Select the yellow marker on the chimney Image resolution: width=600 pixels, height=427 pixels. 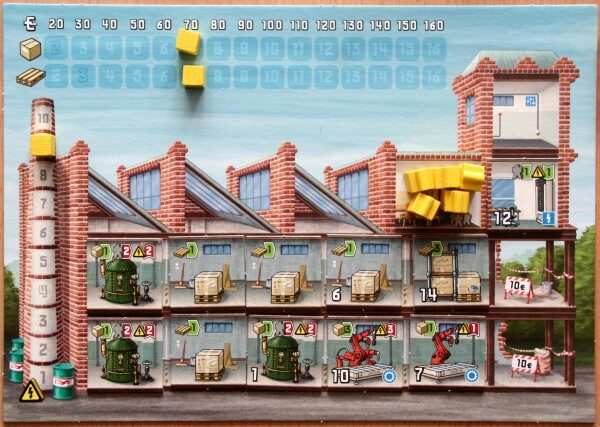tap(42, 145)
